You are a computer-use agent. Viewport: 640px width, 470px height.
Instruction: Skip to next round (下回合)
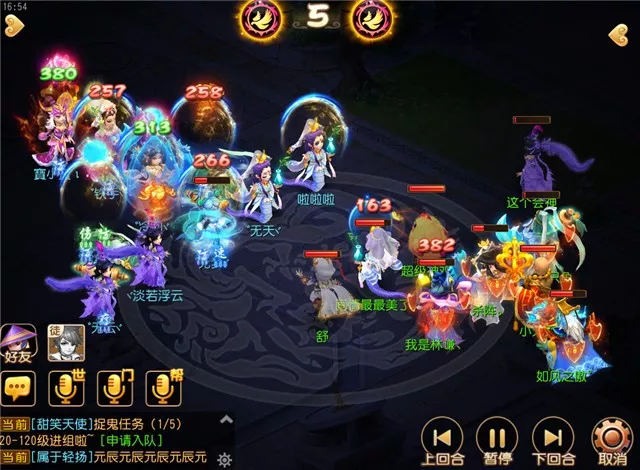[552, 437]
